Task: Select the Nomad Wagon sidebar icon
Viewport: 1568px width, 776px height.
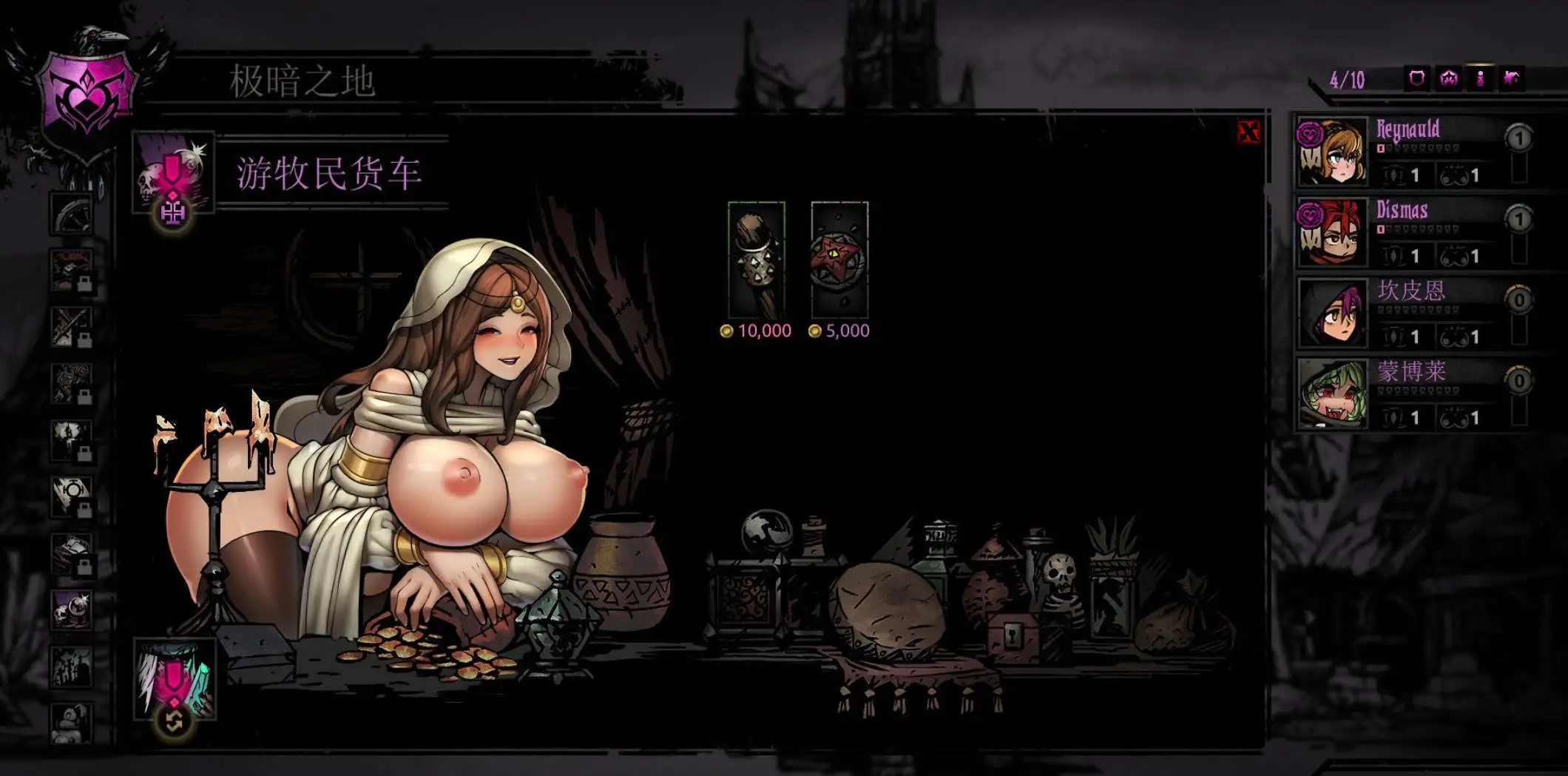Action: (x=72, y=610)
